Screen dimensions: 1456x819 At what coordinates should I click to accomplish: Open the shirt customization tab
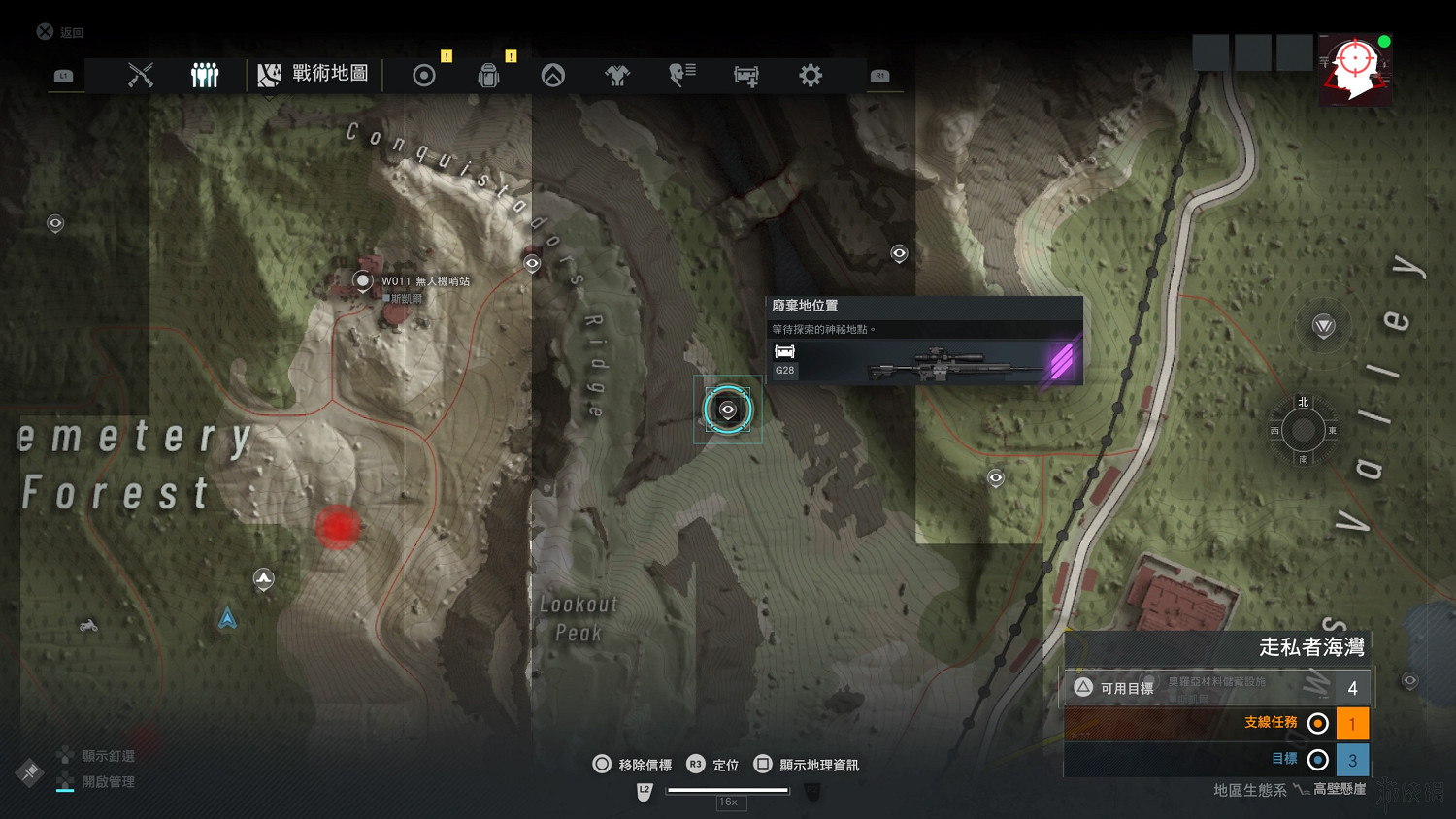click(x=617, y=75)
